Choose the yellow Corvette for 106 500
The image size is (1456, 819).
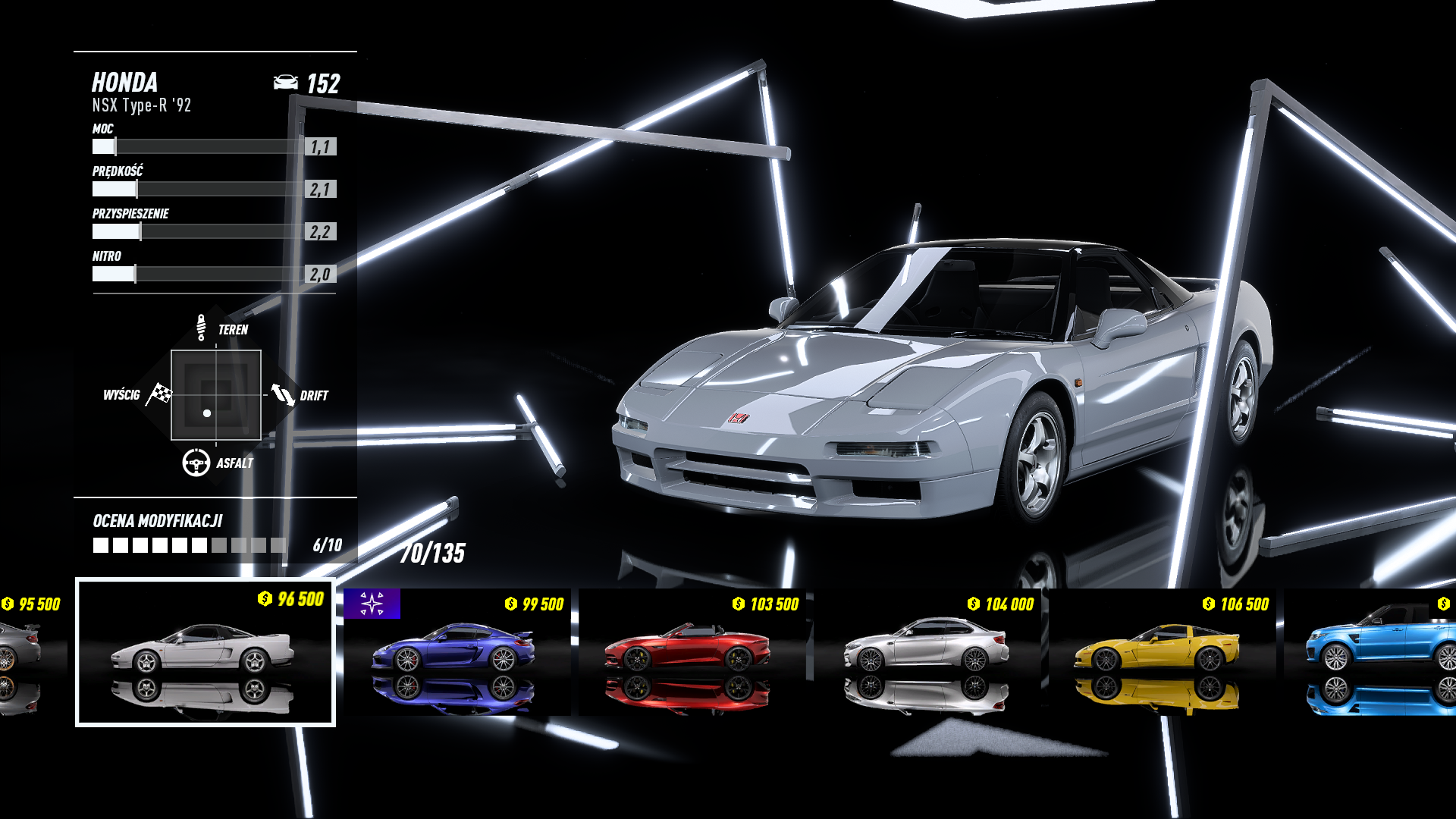[x=1159, y=652]
